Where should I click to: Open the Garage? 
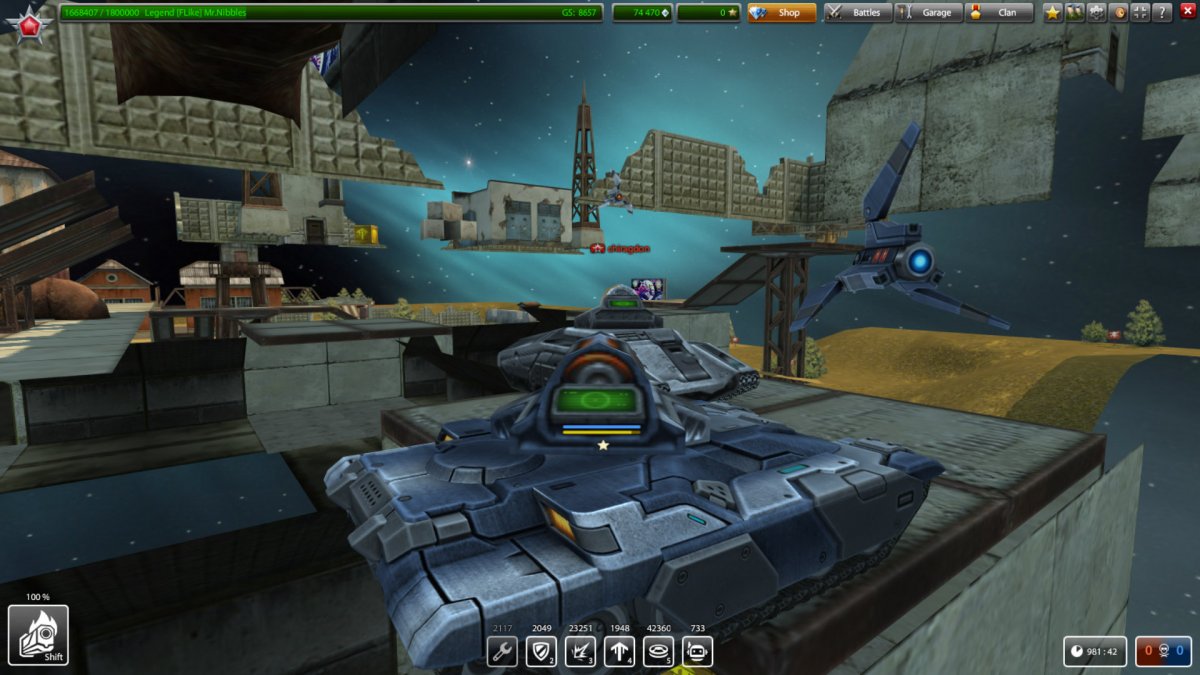928,13
